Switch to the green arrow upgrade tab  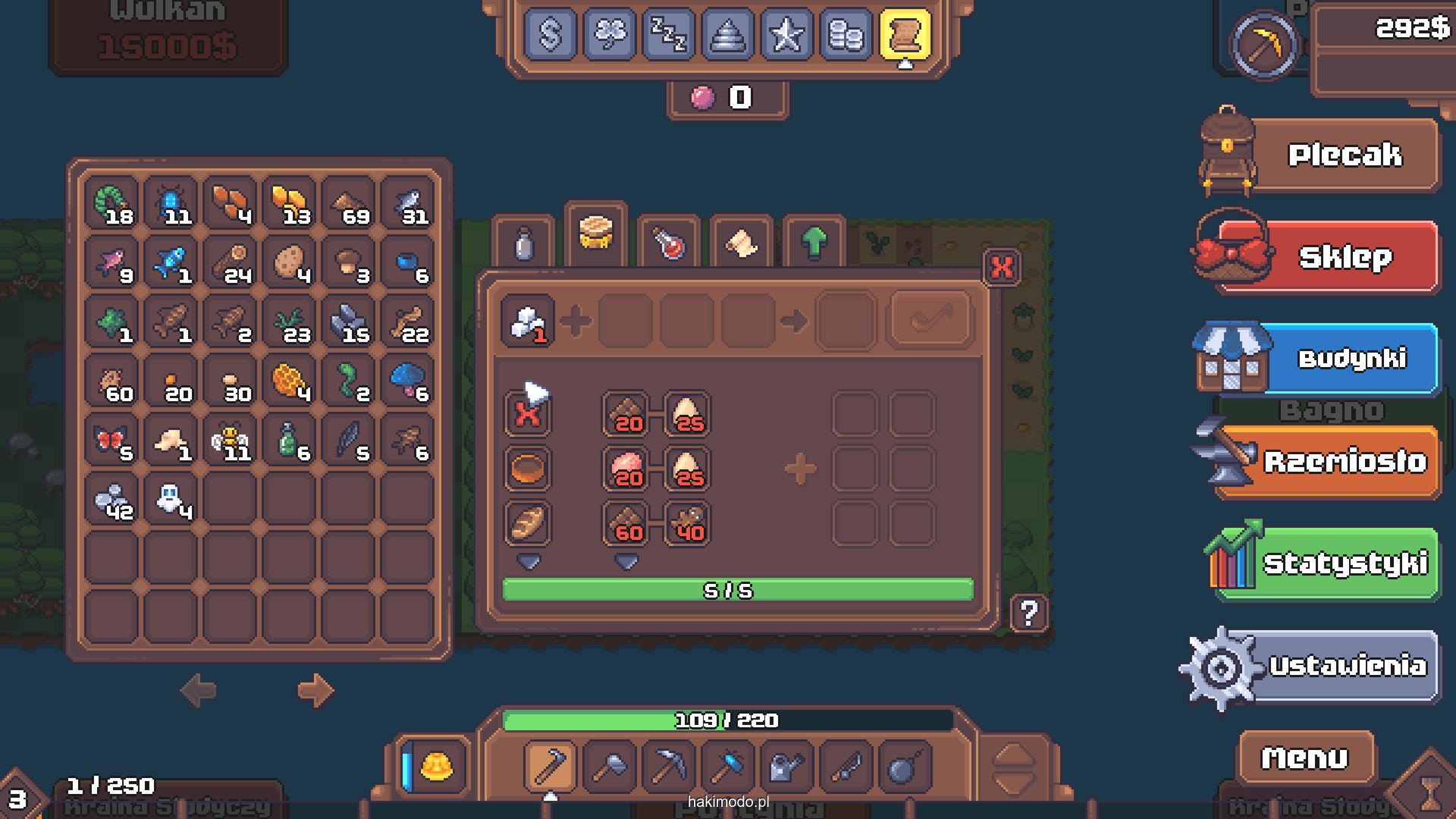tap(814, 243)
